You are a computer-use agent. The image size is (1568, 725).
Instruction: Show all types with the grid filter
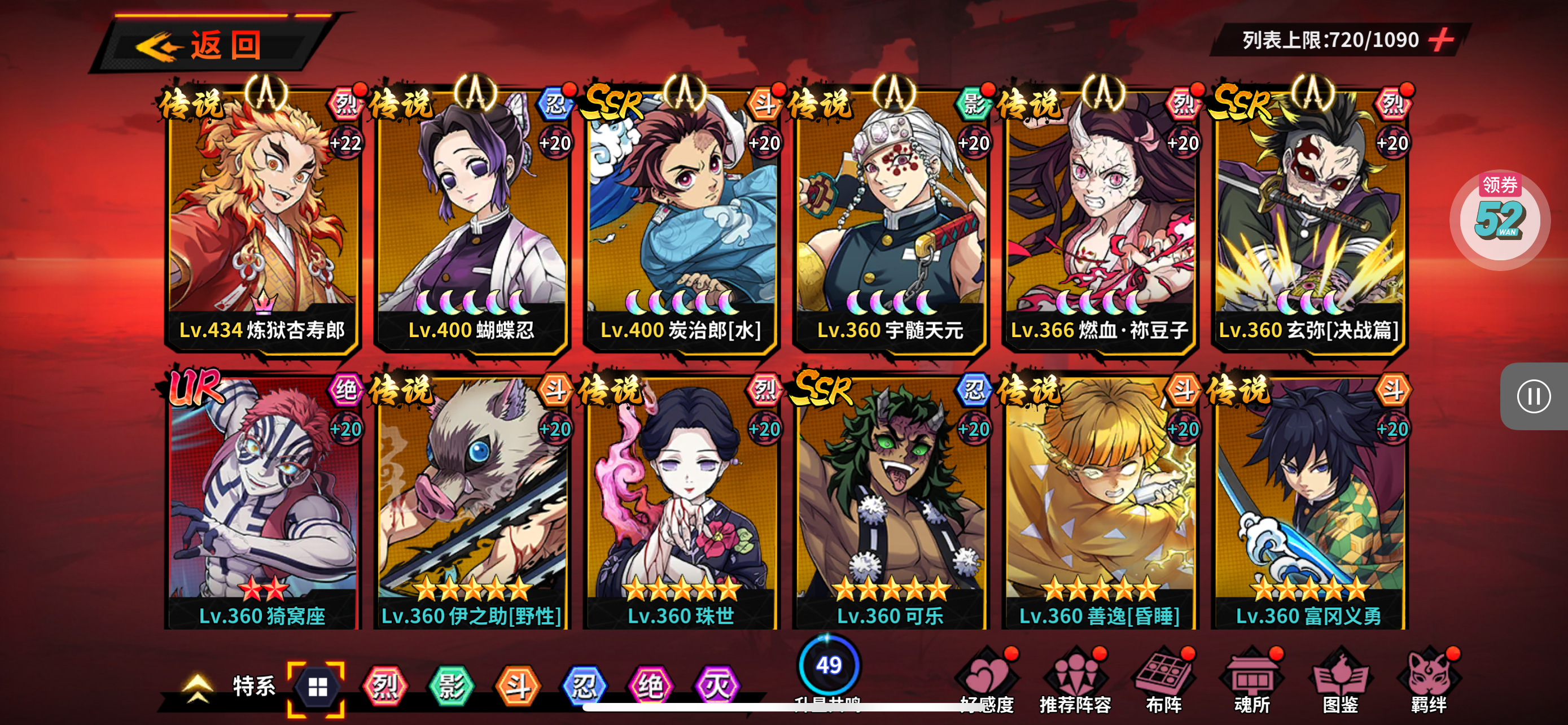coord(317,687)
